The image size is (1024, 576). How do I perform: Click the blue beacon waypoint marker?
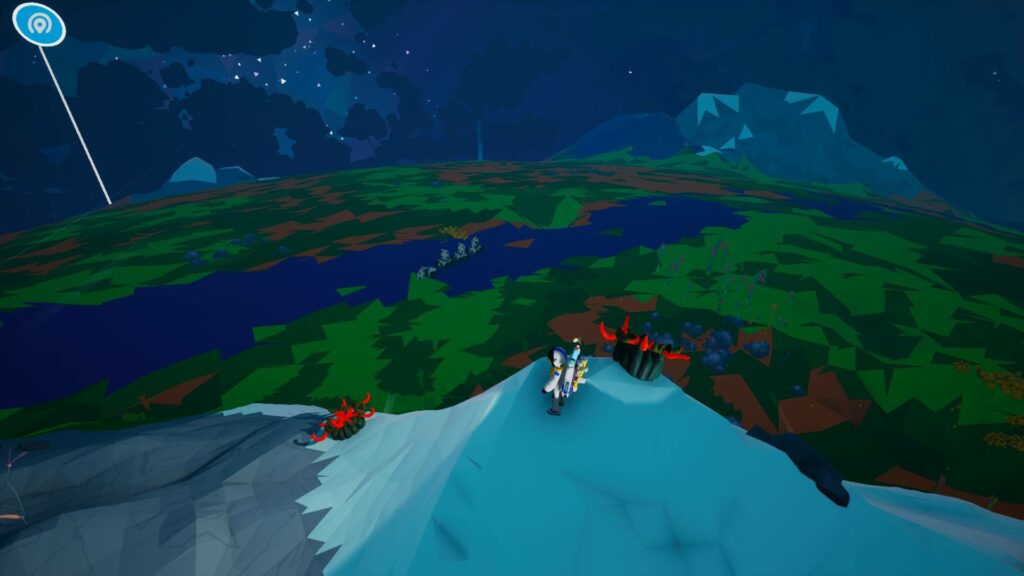click(x=39, y=24)
